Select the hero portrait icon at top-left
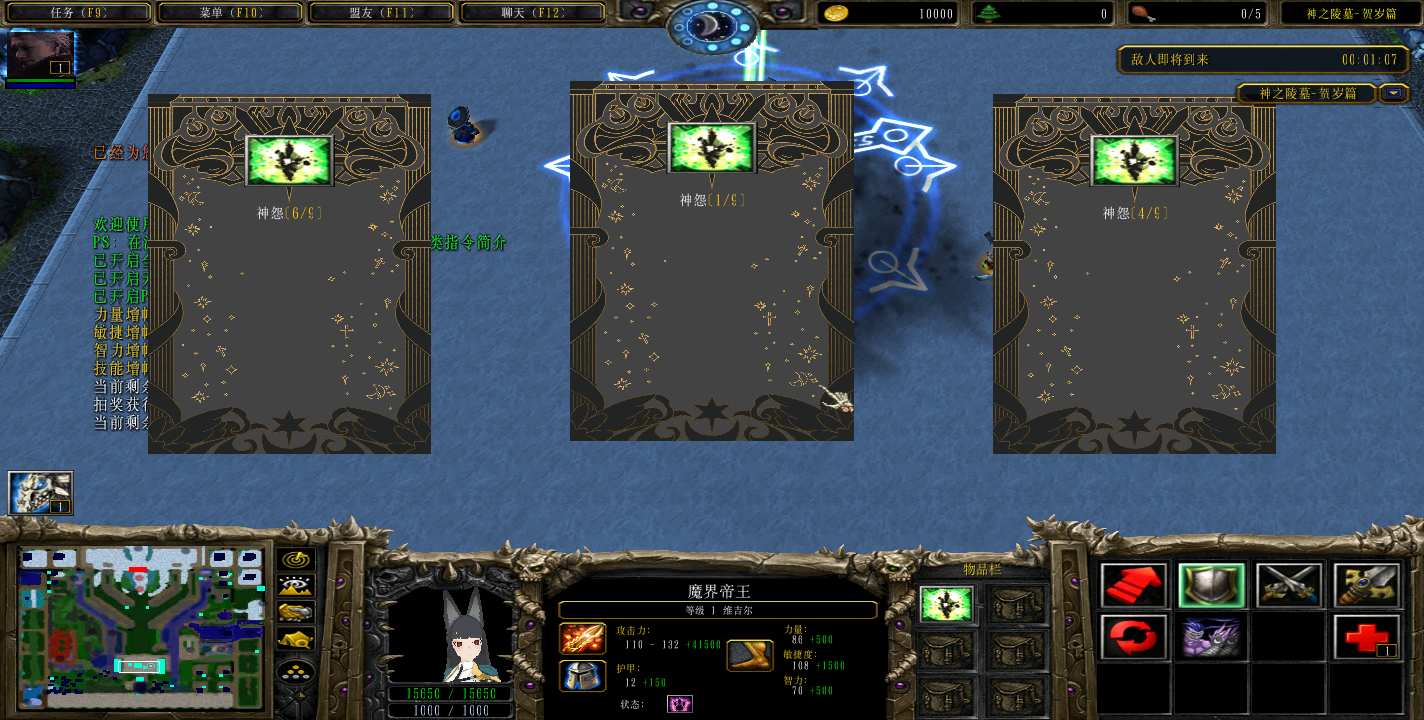 point(41,56)
